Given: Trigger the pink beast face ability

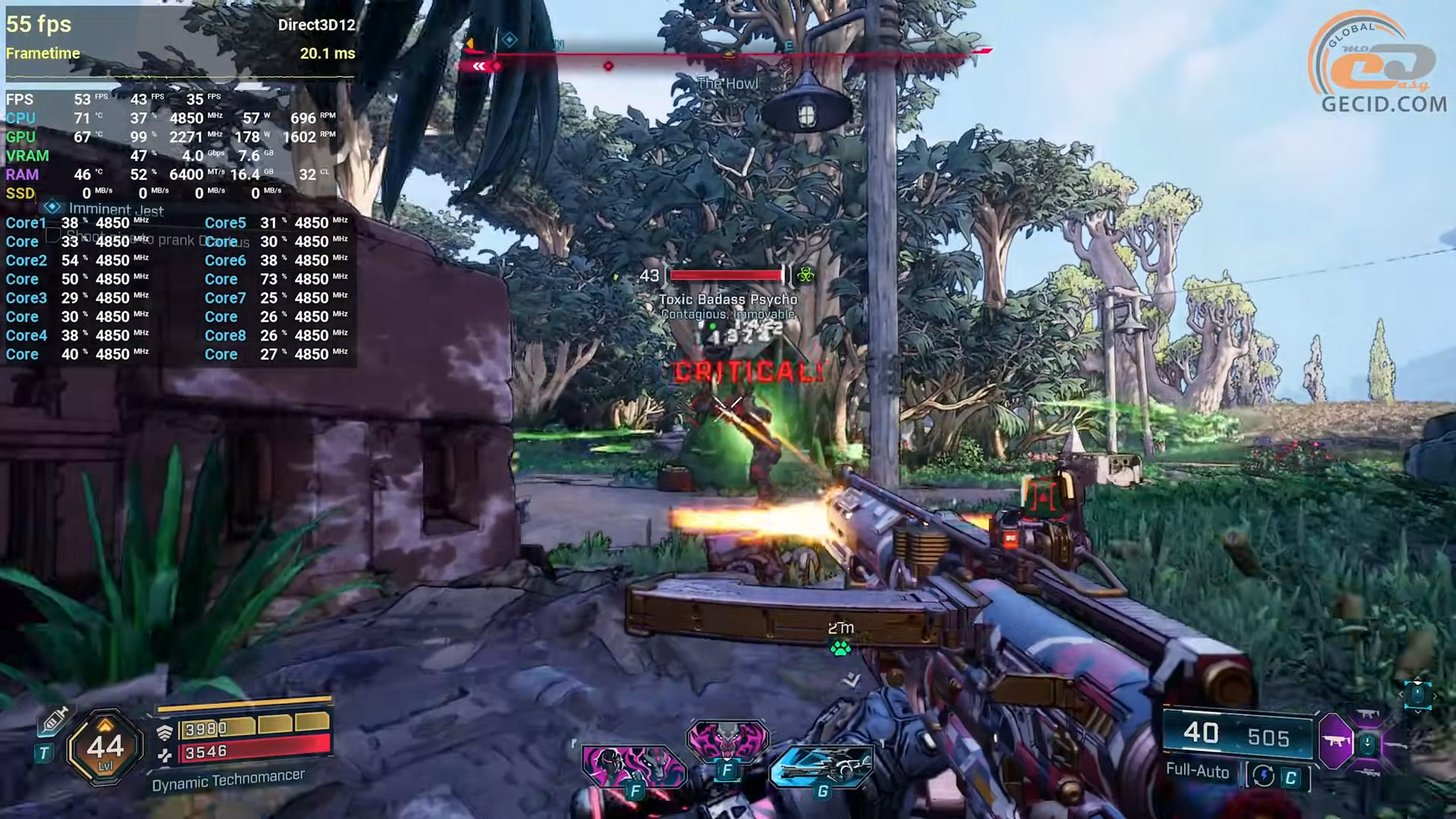Looking at the screenshot, I should point(726,738).
